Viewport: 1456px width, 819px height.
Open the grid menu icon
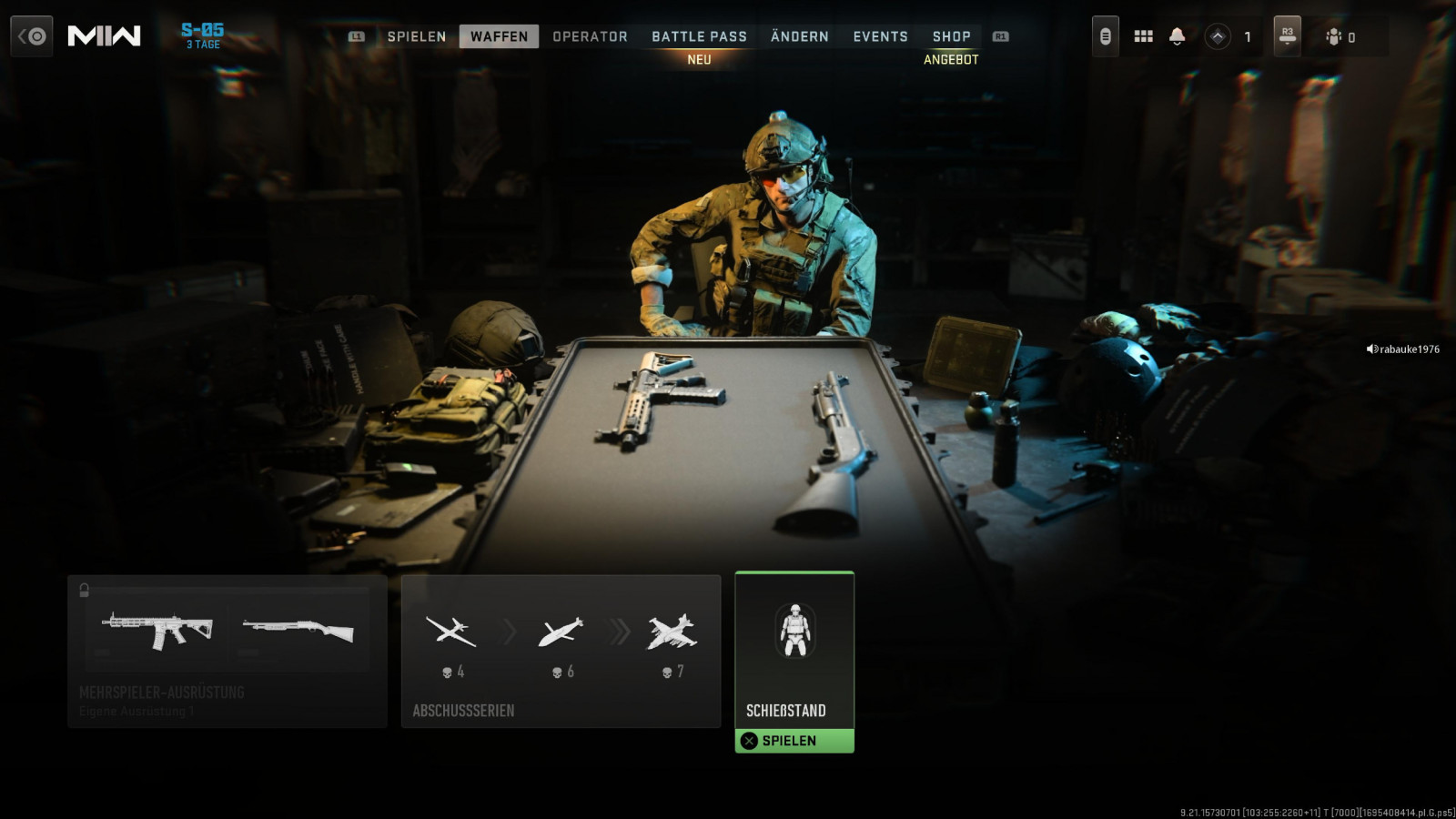tap(1143, 36)
